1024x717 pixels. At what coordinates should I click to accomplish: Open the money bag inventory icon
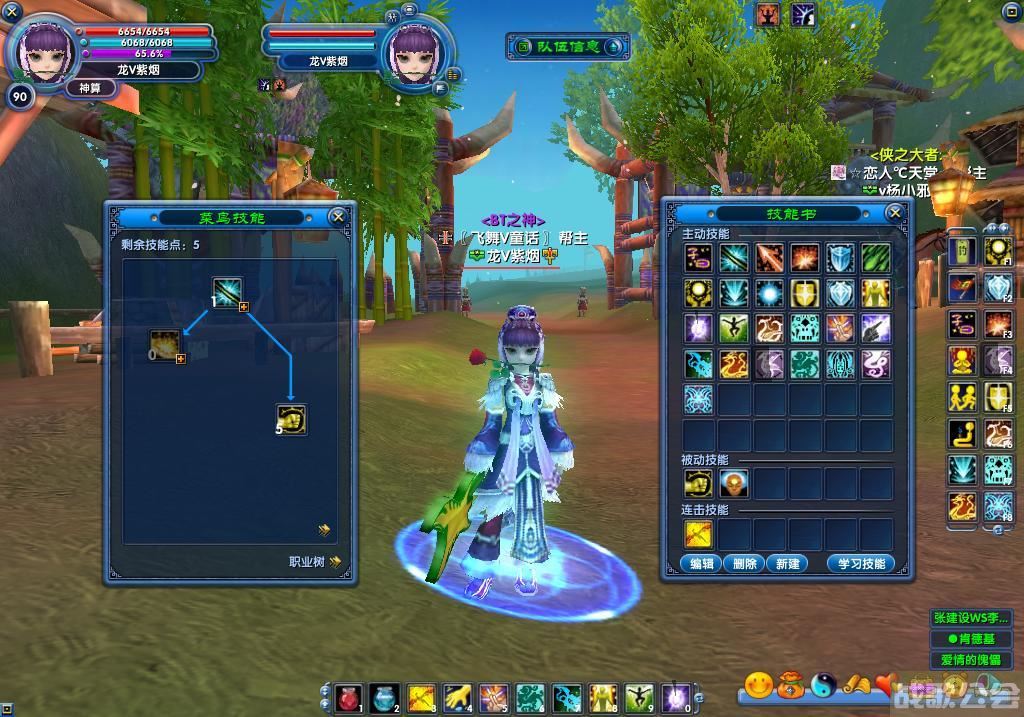point(791,685)
